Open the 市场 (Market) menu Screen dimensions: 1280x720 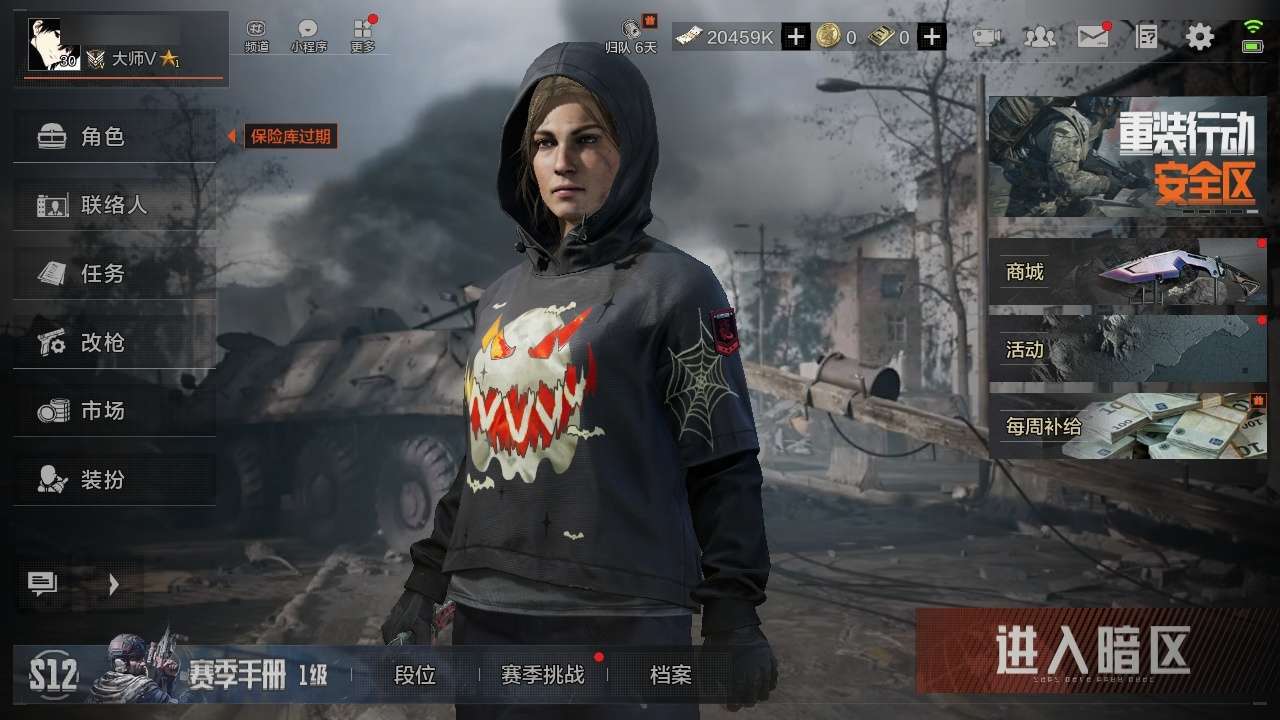click(x=114, y=410)
